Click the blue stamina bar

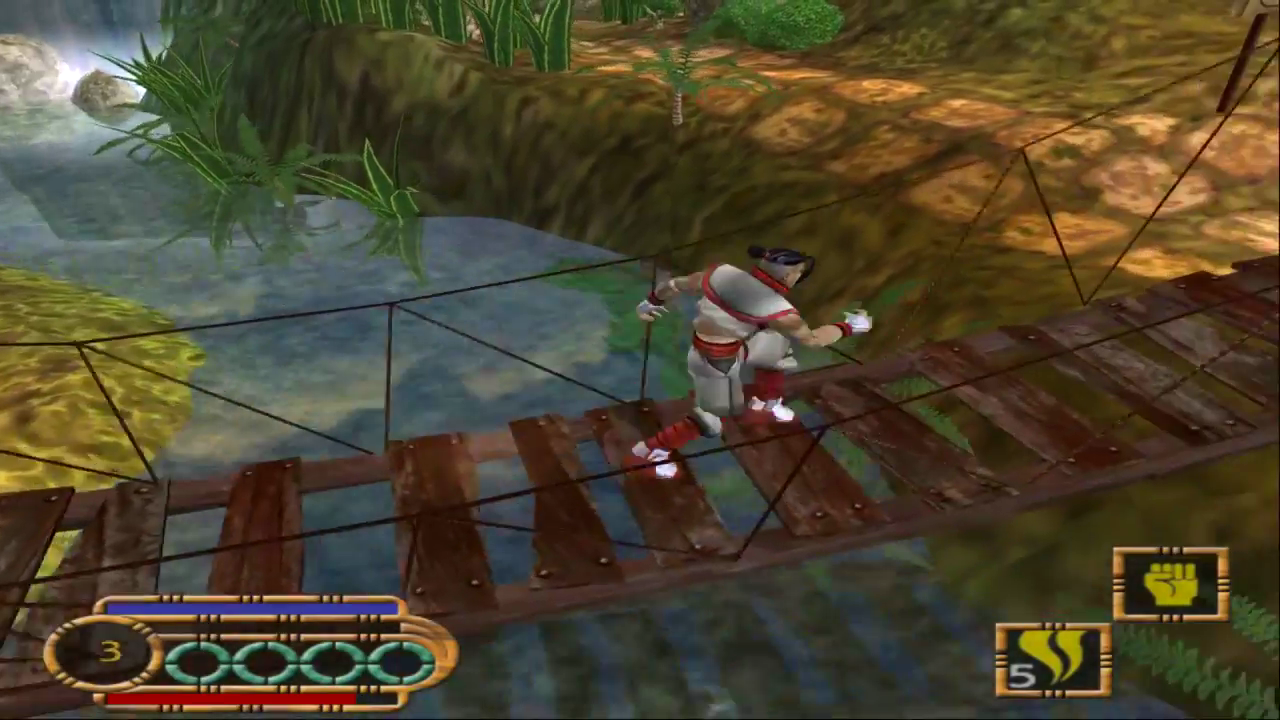point(250,610)
